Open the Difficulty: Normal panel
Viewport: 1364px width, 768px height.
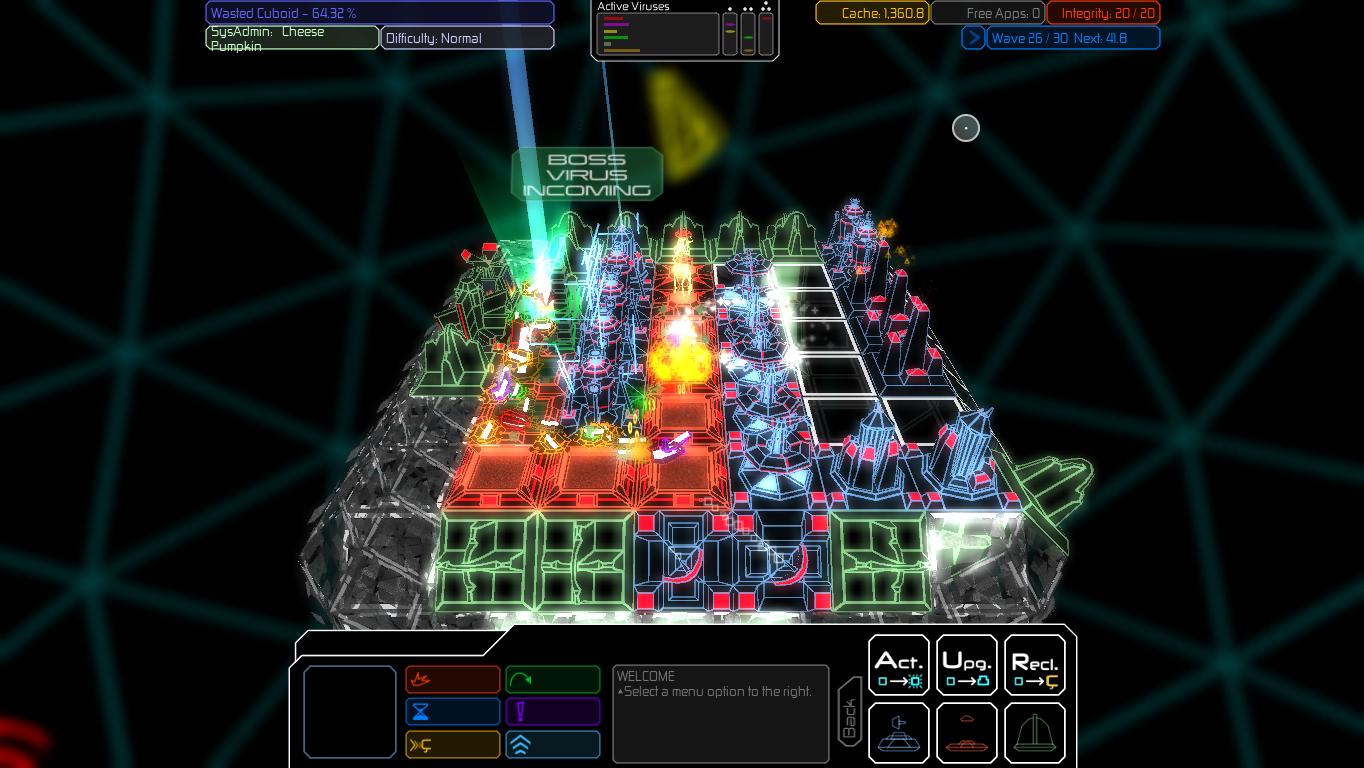(466, 37)
